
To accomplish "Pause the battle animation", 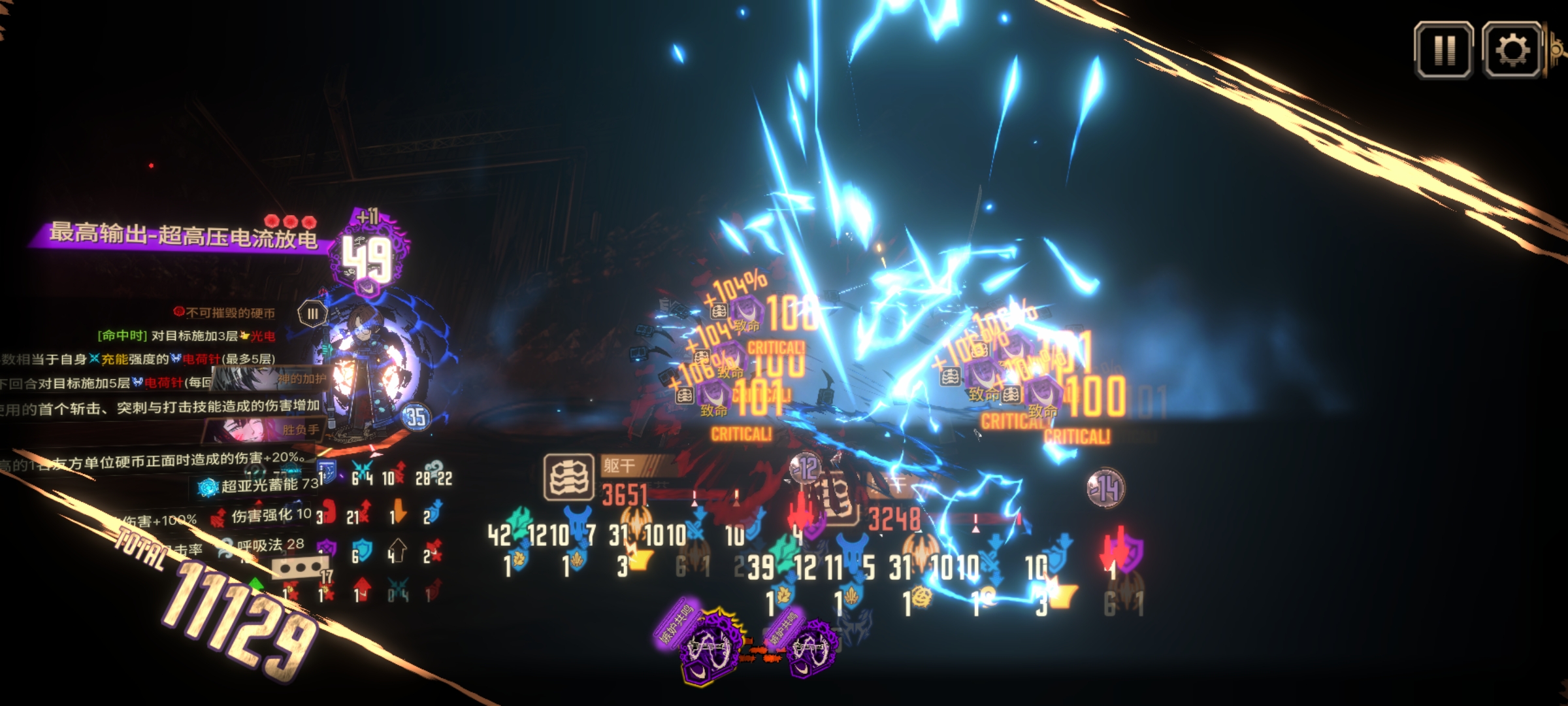I will (1443, 50).
